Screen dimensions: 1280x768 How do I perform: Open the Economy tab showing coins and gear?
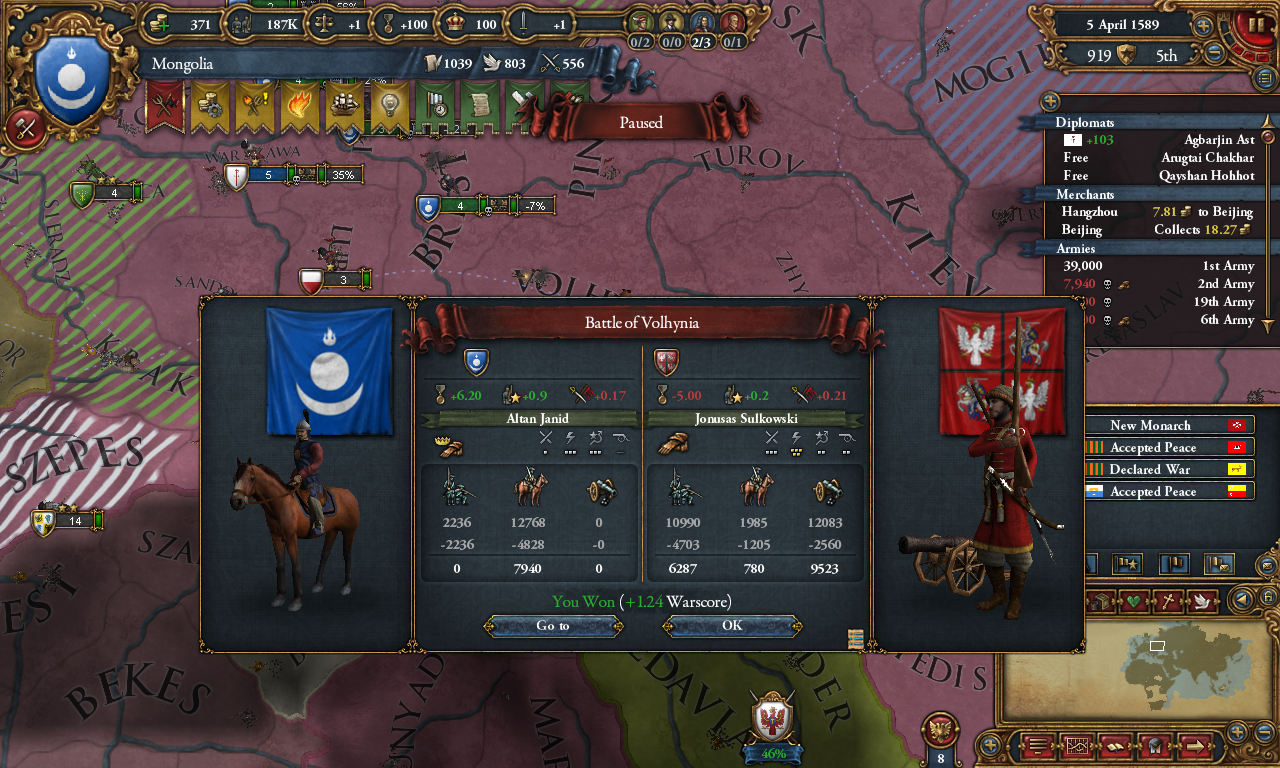[208, 105]
